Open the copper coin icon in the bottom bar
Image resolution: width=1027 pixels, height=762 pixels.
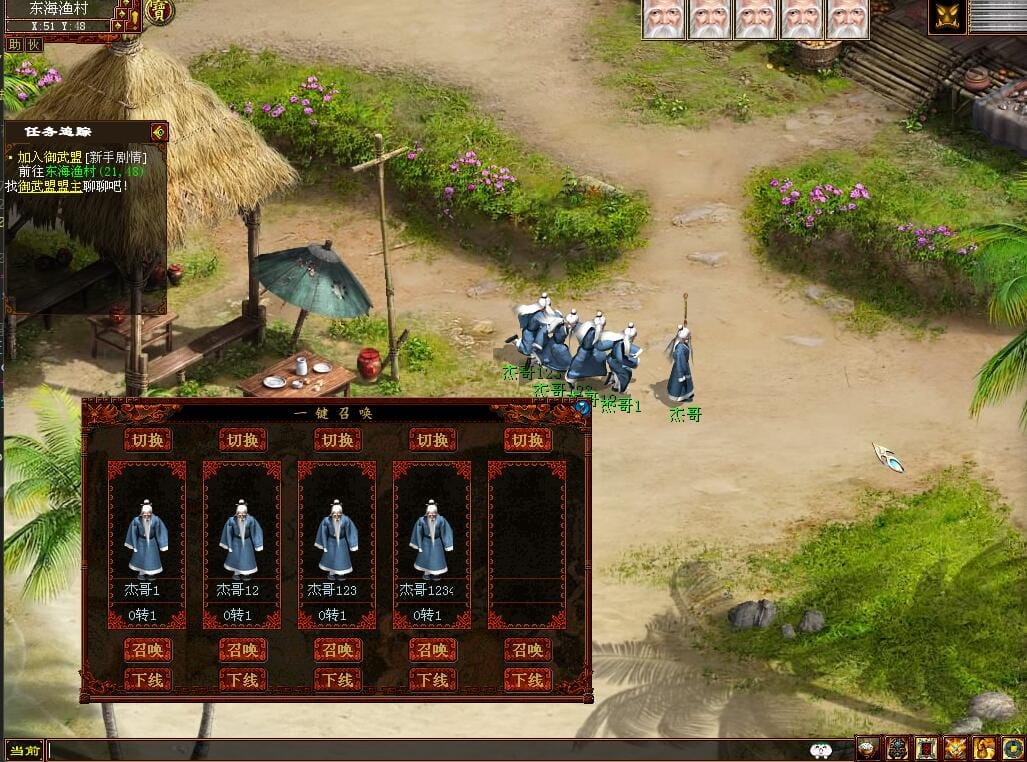coord(1013,748)
